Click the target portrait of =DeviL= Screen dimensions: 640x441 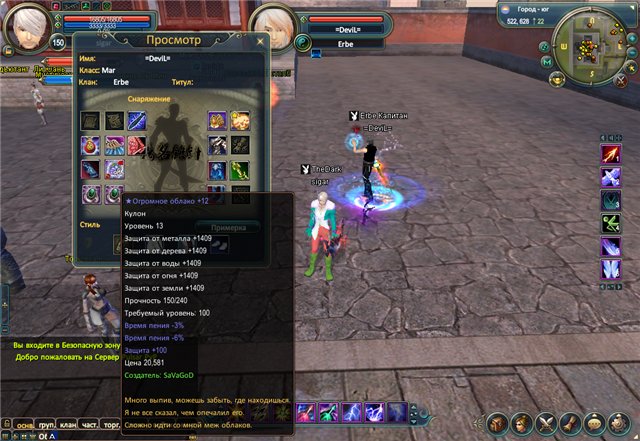pos(272,27)
